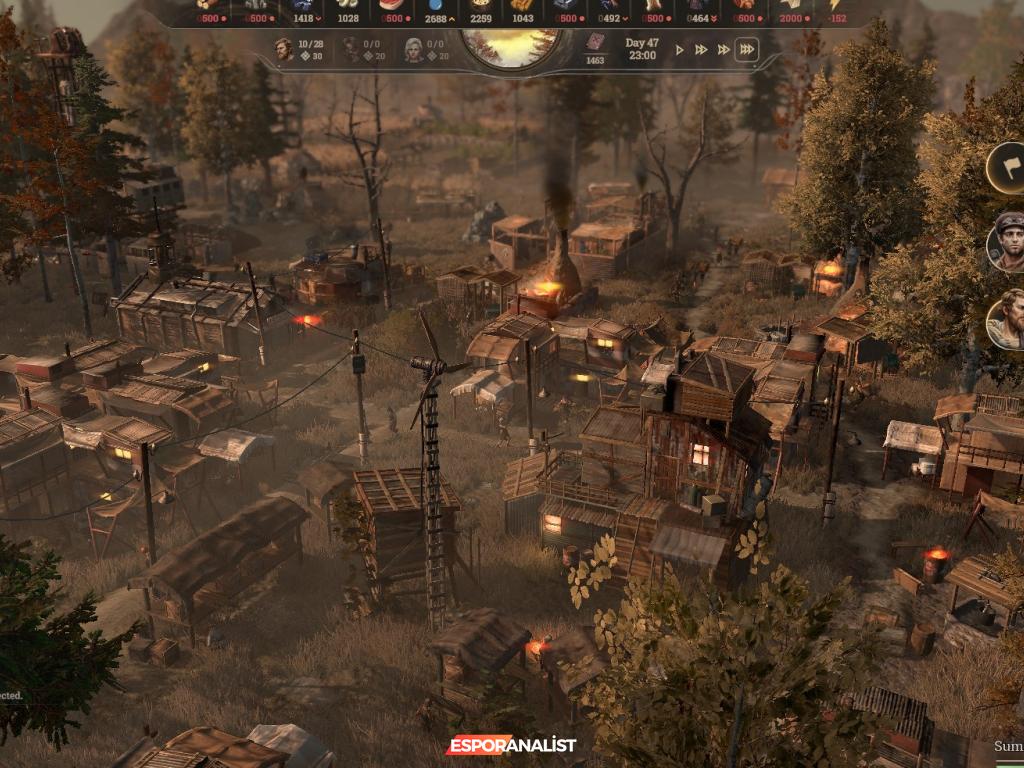Viewport: 1024px width, 768px height.
Task: Set game speed to double arrows
Action: 701,49
